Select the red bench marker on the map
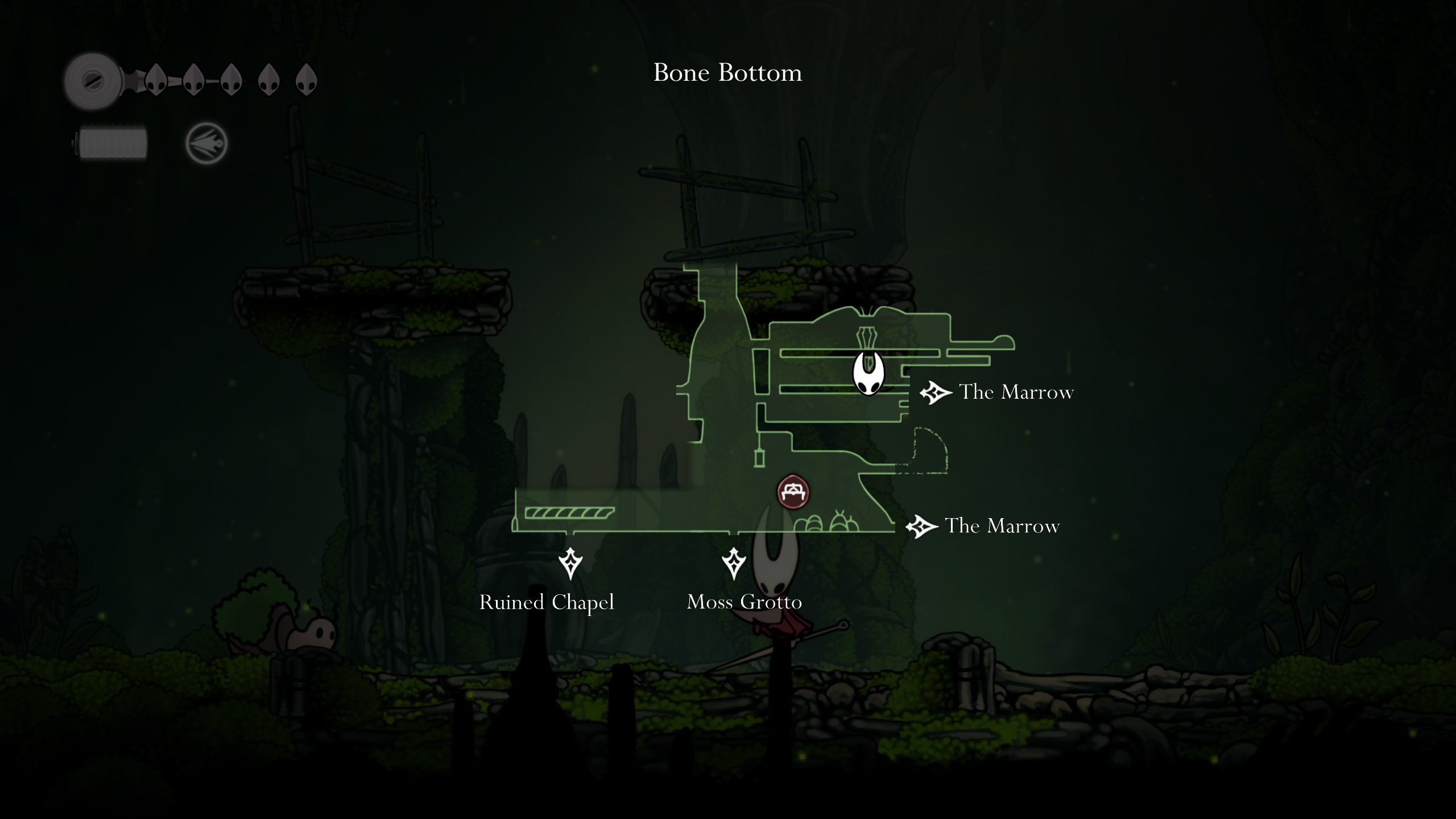Viewport: 1456px width, 819px height. [x=793, y=492]
